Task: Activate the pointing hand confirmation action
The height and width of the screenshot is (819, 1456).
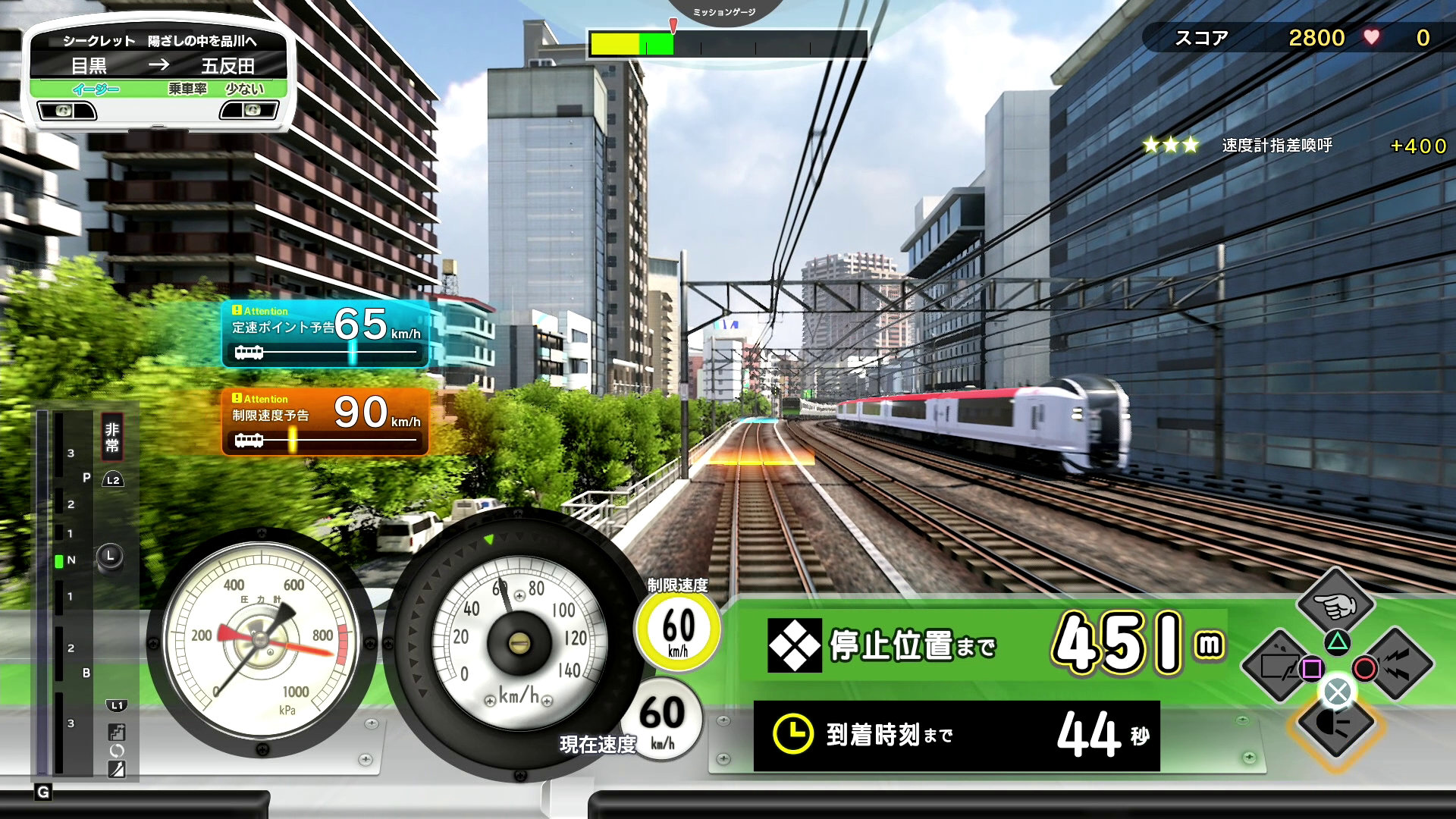Action: point(1336,604)
